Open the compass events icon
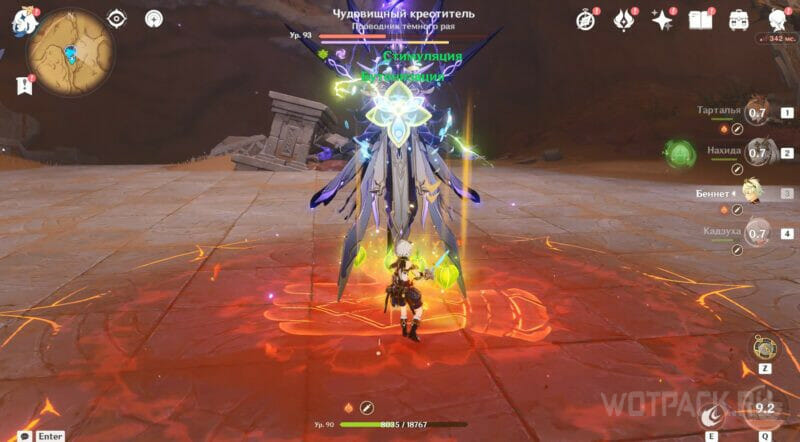 (586, 19)
